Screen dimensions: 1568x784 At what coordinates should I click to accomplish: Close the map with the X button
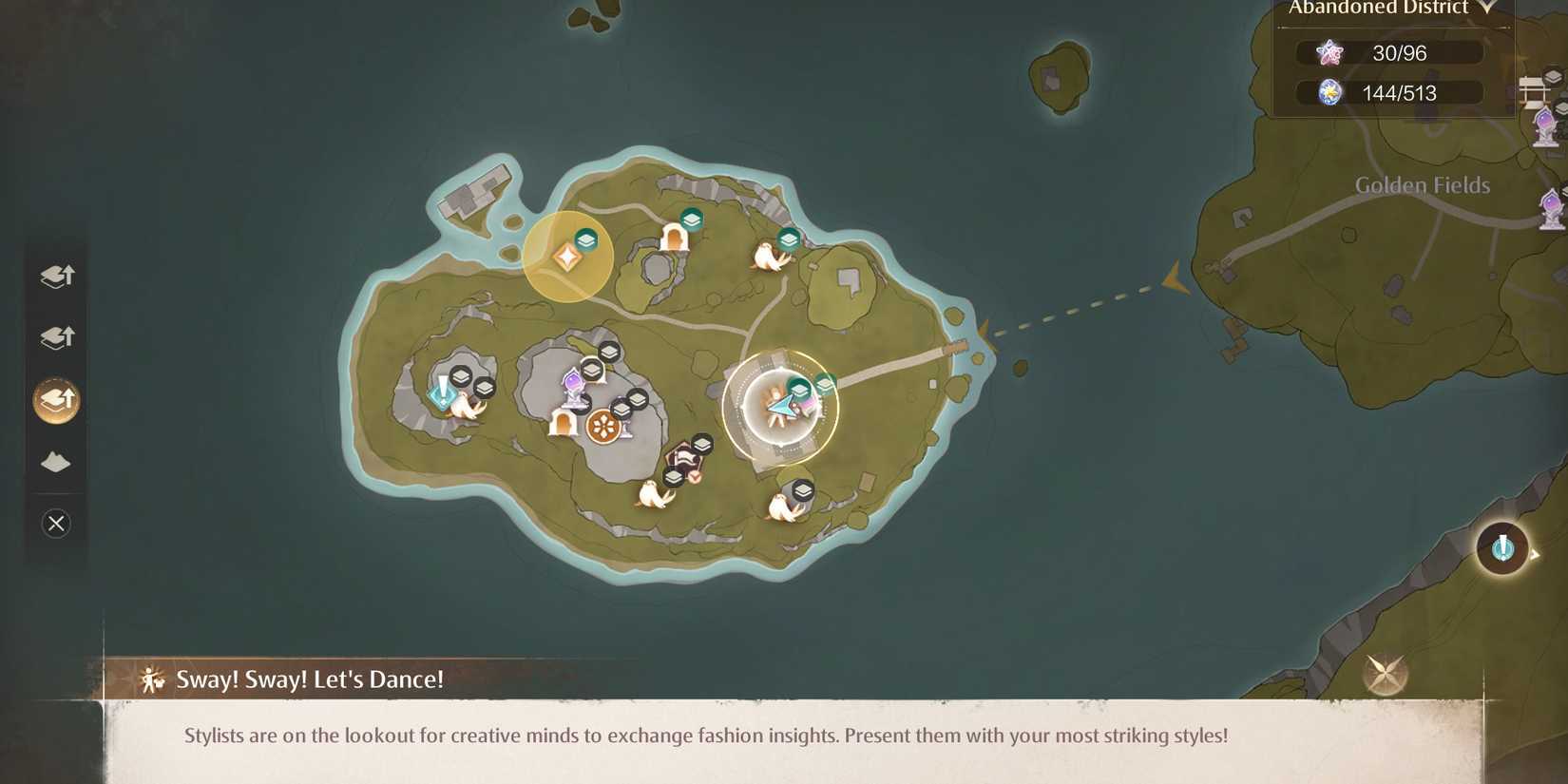click(x=55, y=524)
